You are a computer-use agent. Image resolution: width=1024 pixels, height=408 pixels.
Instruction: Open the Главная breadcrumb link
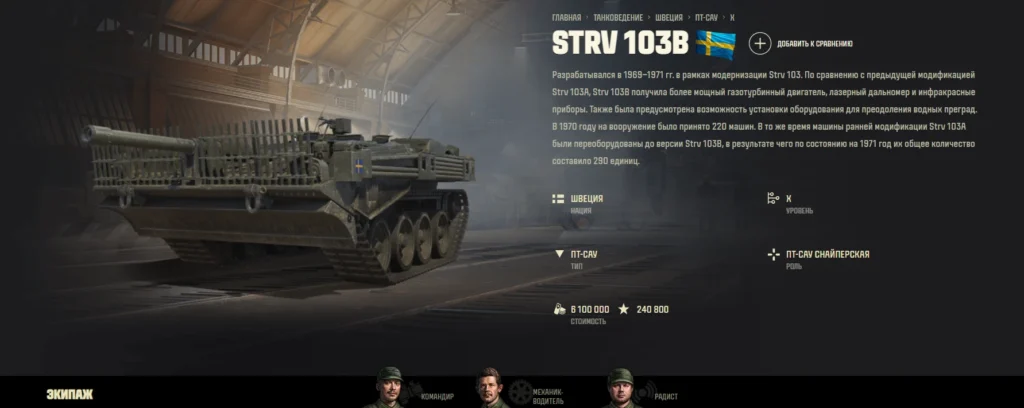pos(566,17)
